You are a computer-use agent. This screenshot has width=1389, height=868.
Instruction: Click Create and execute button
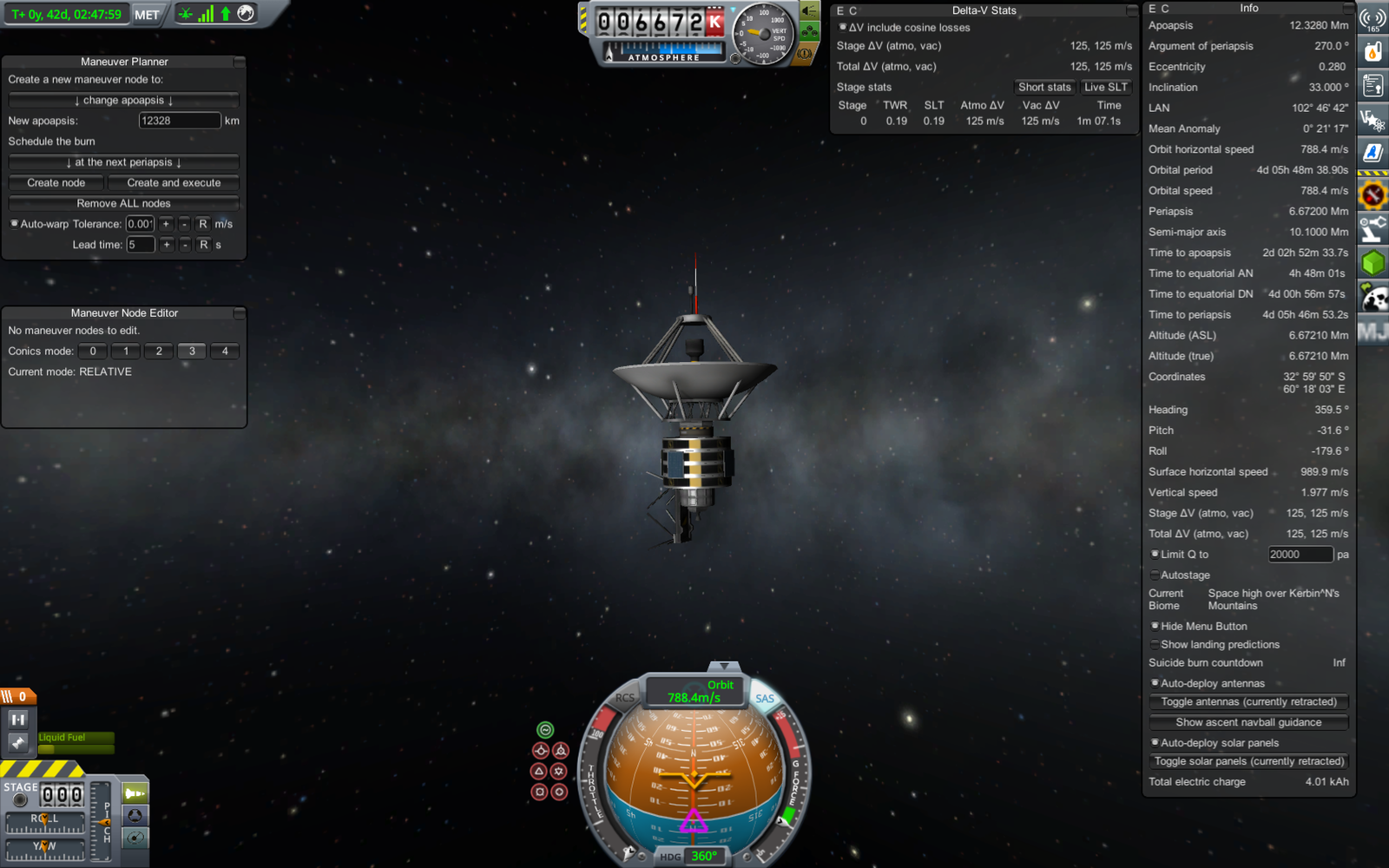click(x=174, y=183)
